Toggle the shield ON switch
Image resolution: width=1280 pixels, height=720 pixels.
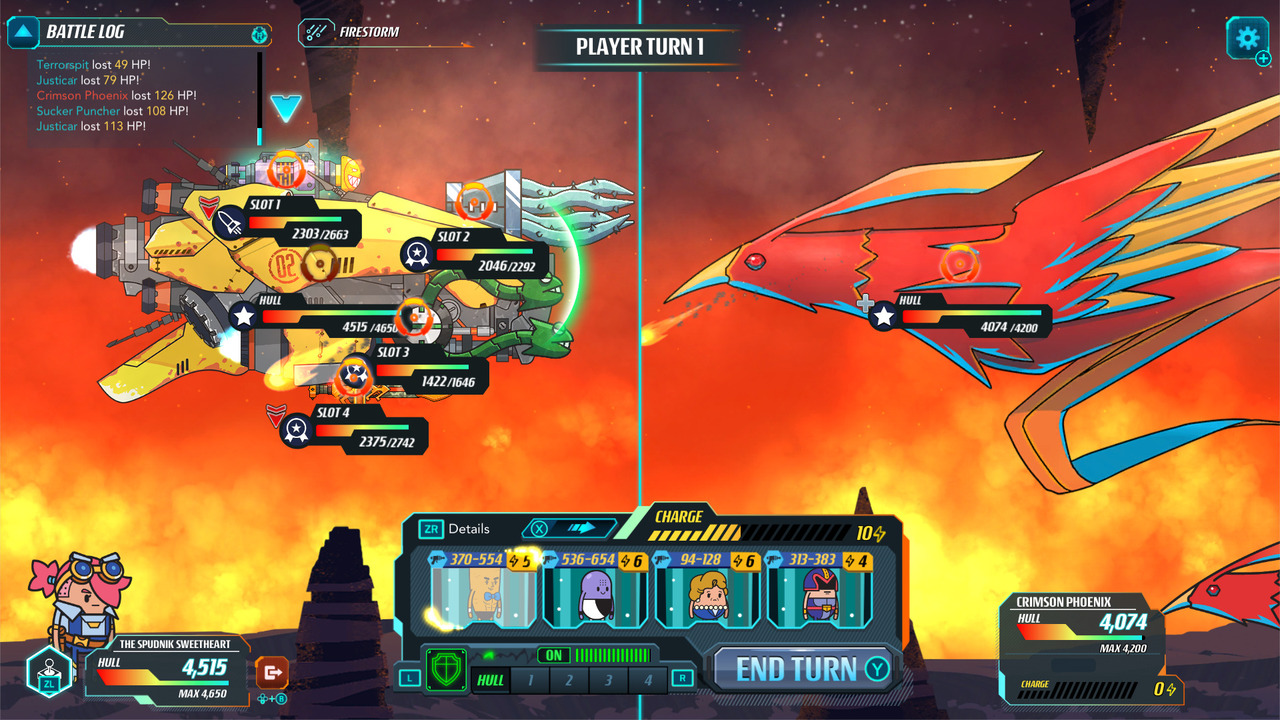[553, 654]
